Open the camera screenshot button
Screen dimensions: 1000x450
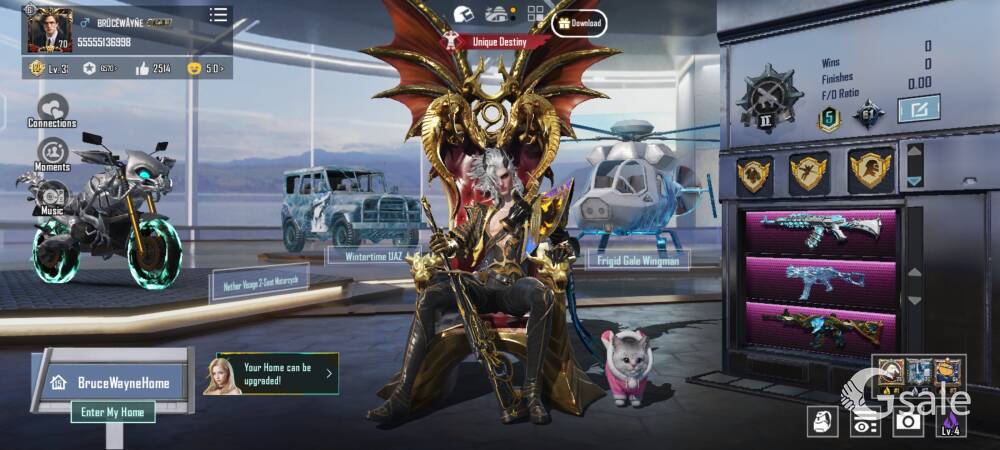(x=908, y=421)
